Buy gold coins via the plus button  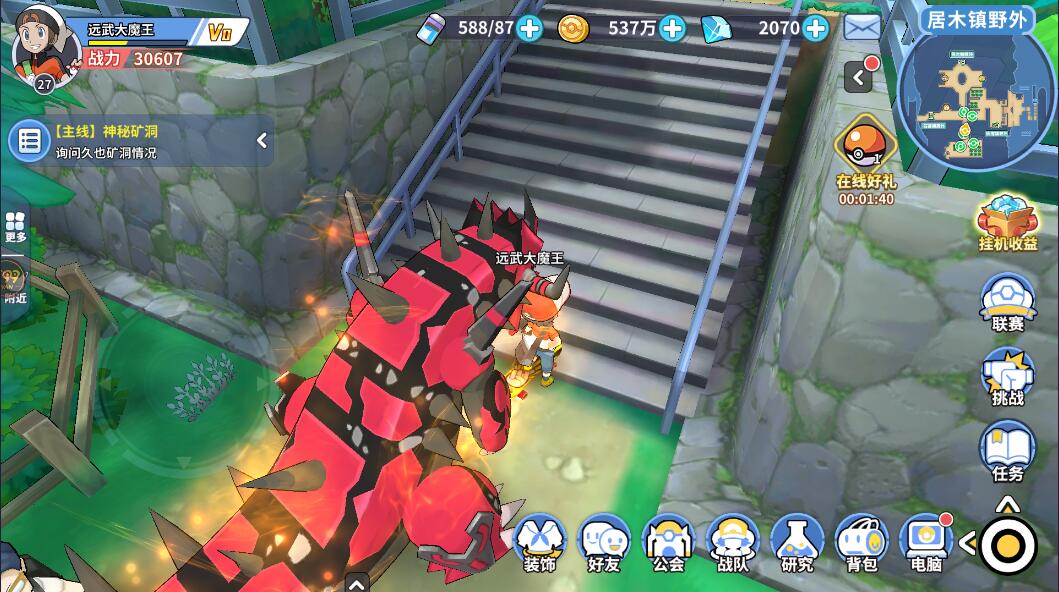(x=673, y=28)
